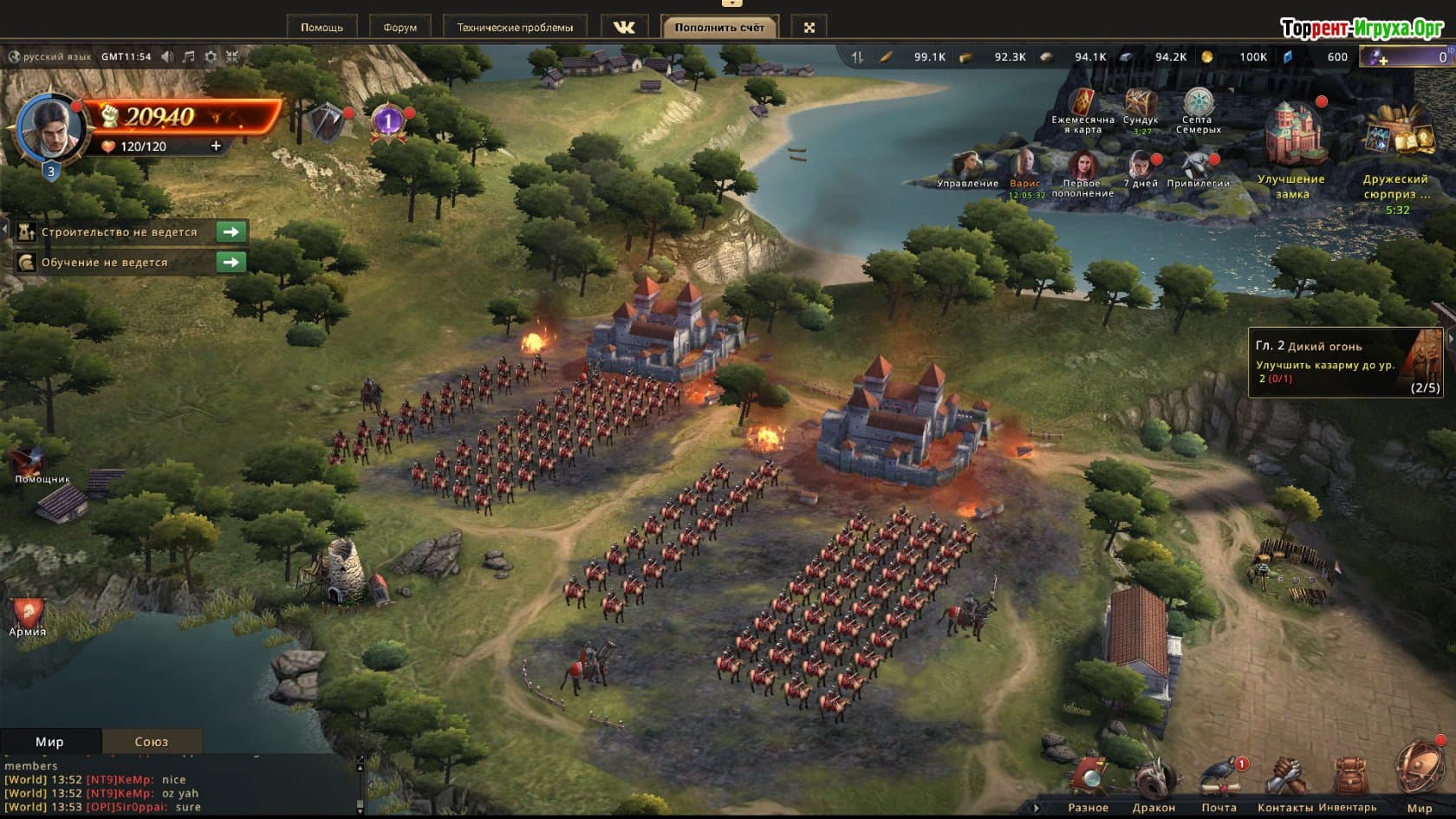Screen dimensions: 1456x819
Task: Open the Инвентарь backpack
Action: click(1348, 783)
